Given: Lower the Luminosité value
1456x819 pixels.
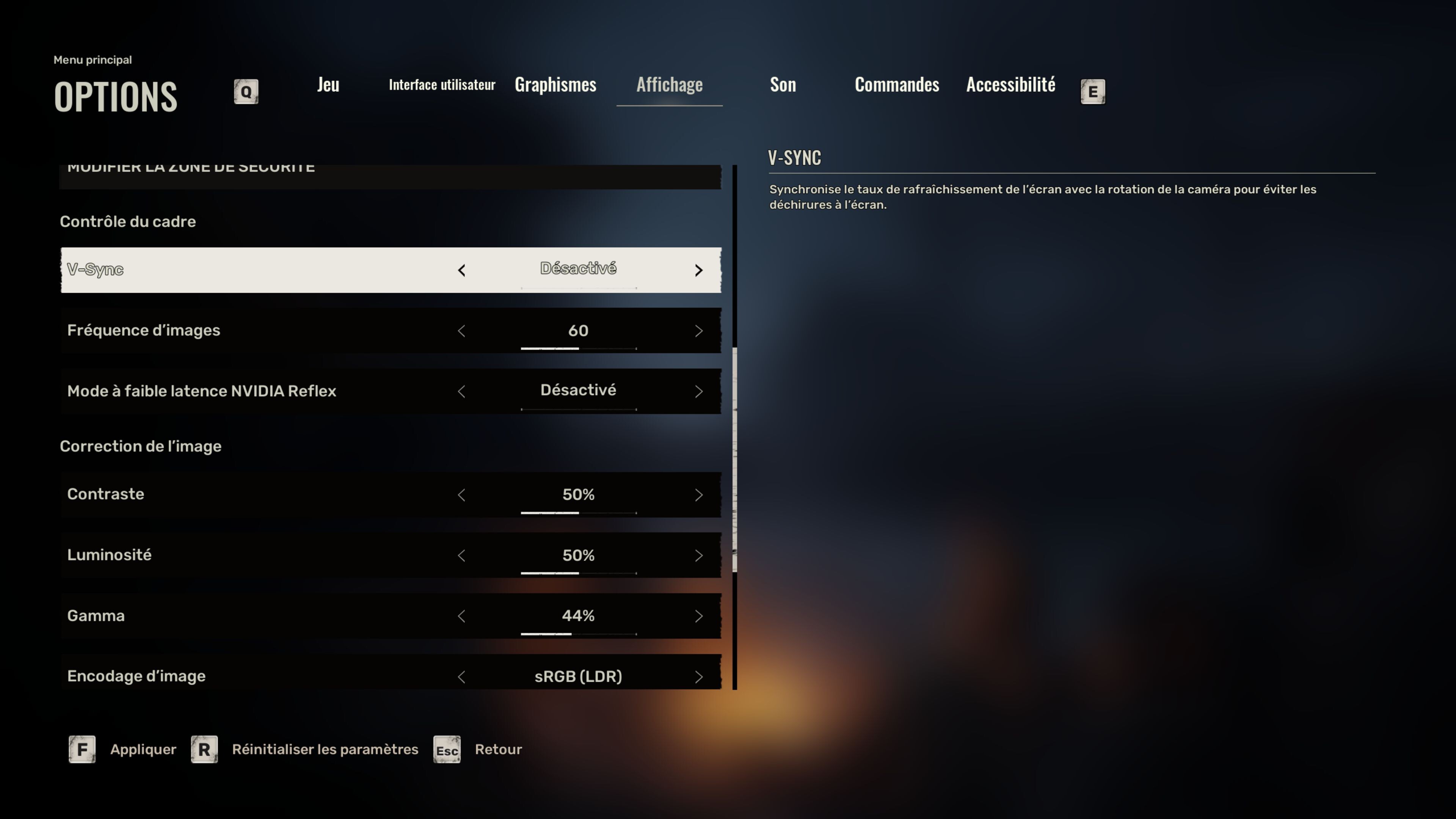Looking at the screenshot, I should point(462,555).
